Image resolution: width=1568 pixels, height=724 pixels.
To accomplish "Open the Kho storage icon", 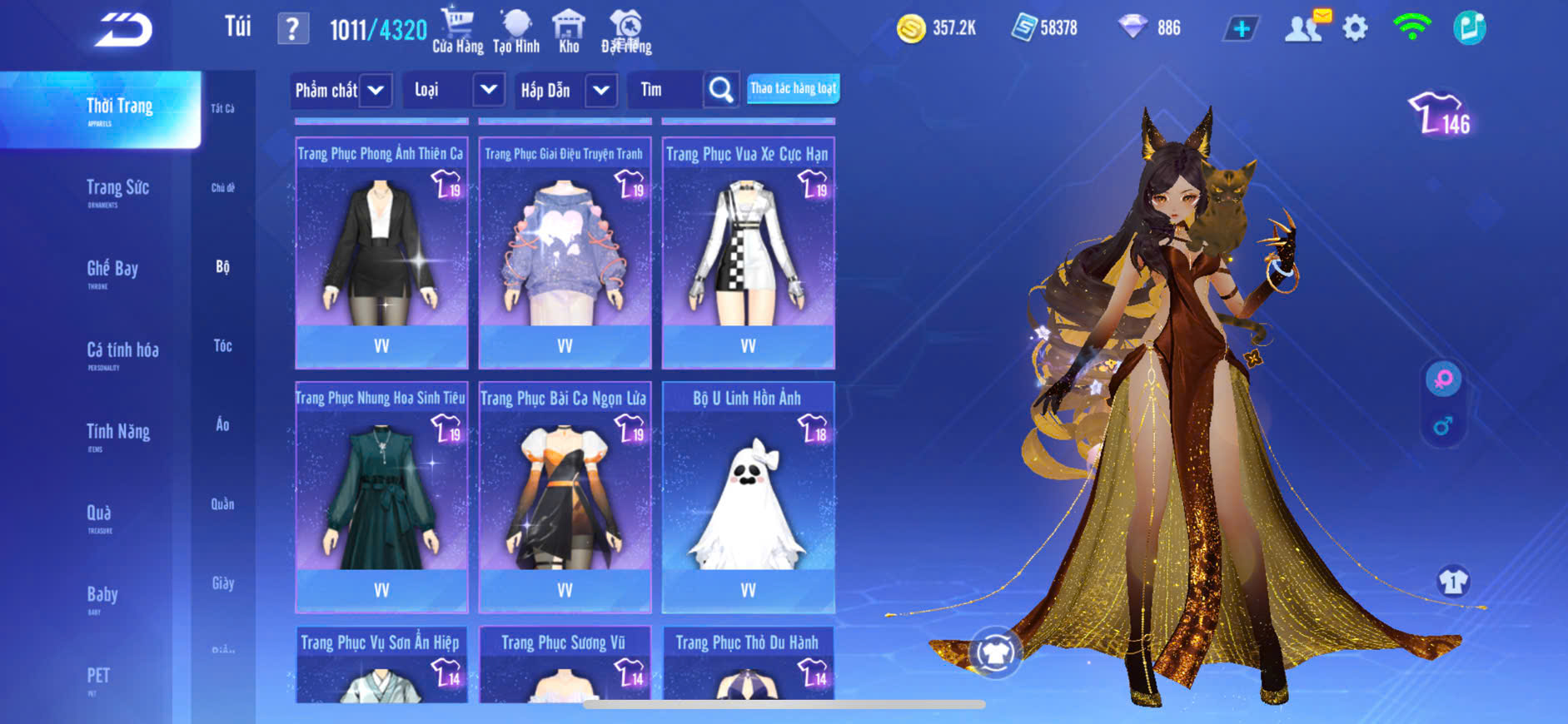I will click(569, 31).
